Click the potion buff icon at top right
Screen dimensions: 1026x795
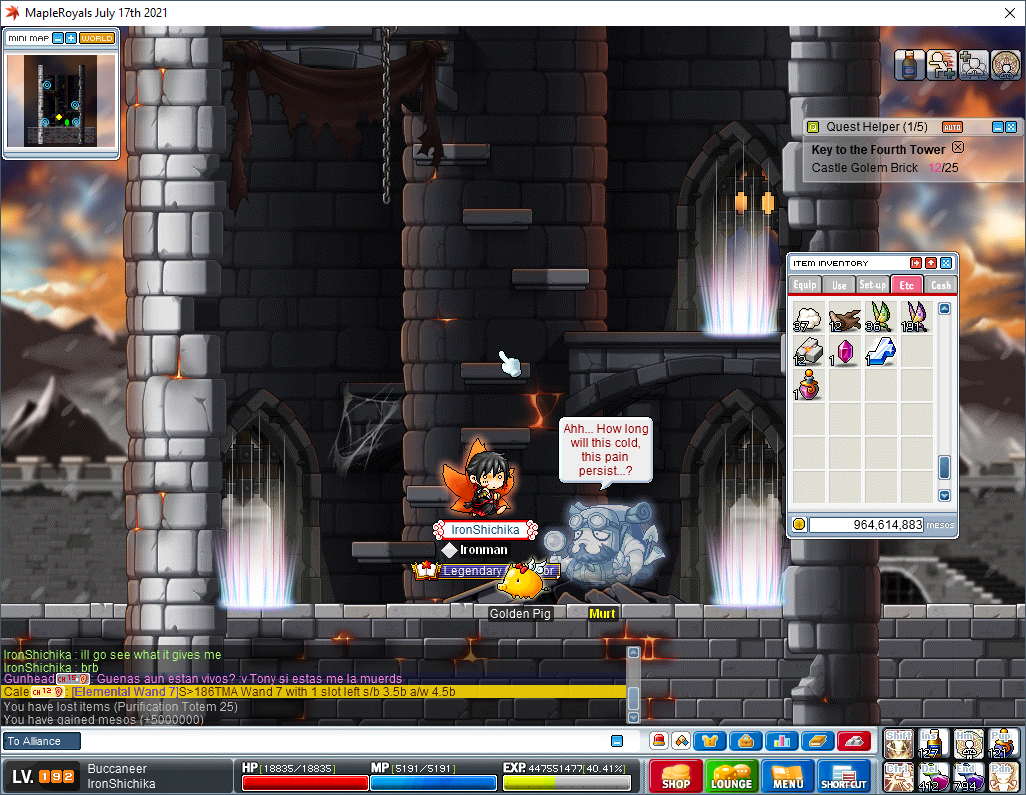click(908, 65)
